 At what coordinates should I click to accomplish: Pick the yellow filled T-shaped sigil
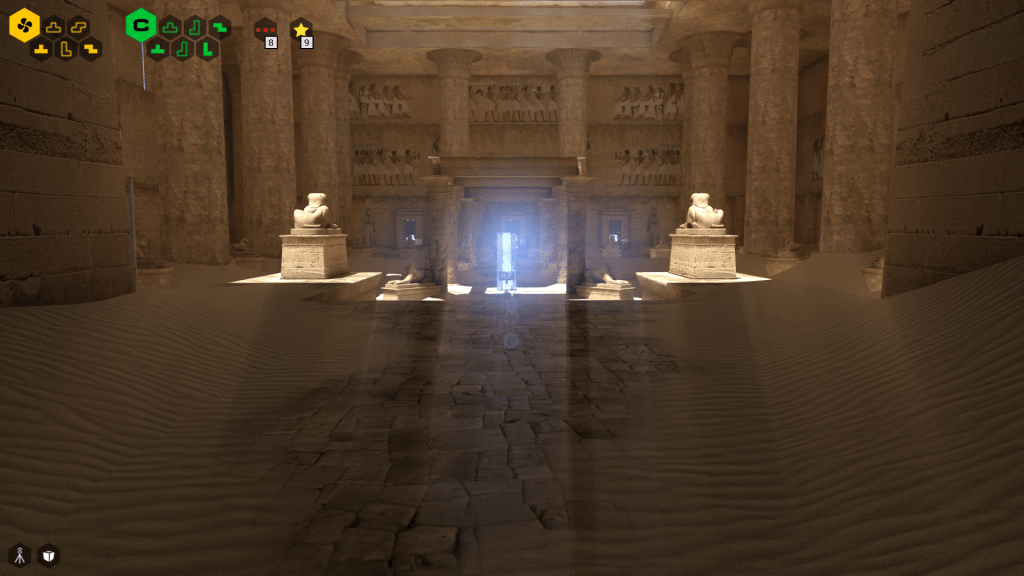click(x=41, y=48)
